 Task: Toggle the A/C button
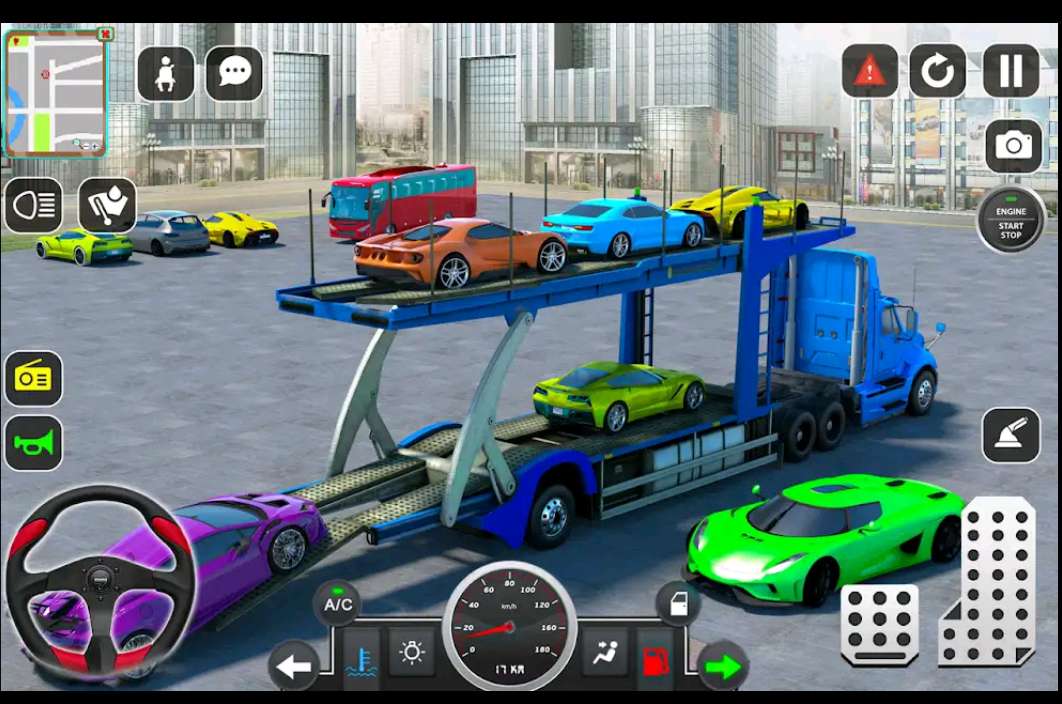point(338,604)
